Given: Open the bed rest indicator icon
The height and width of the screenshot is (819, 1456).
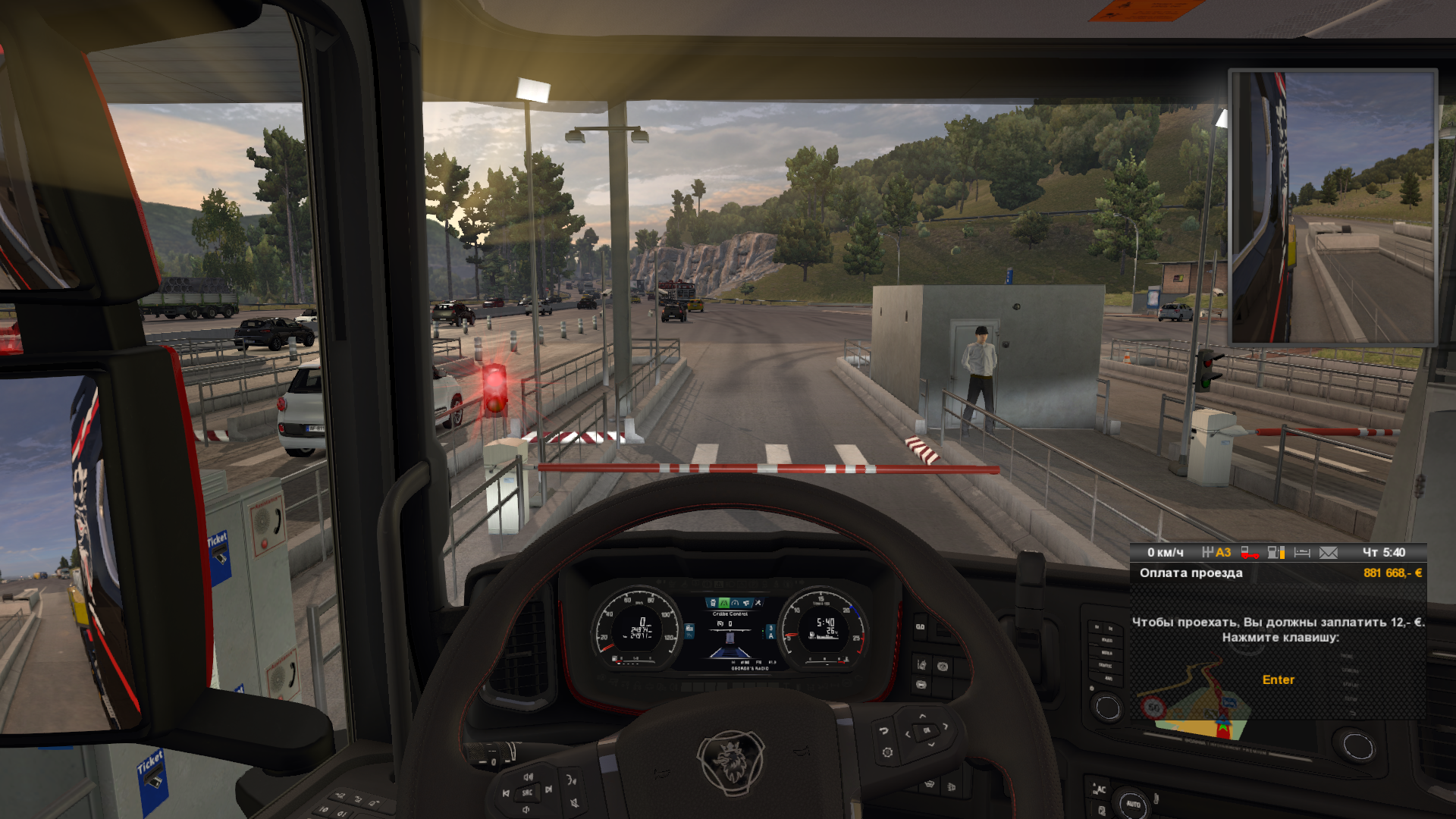Looking at the screenshot, I should (x=1302, y=553).
